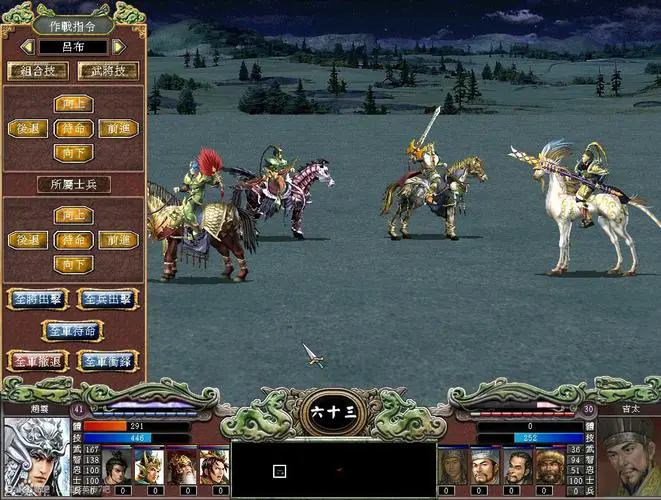Send all soldiers out with 全兵出擊
This screenshot has width=661, height=500.
click(x=107, y=298)
